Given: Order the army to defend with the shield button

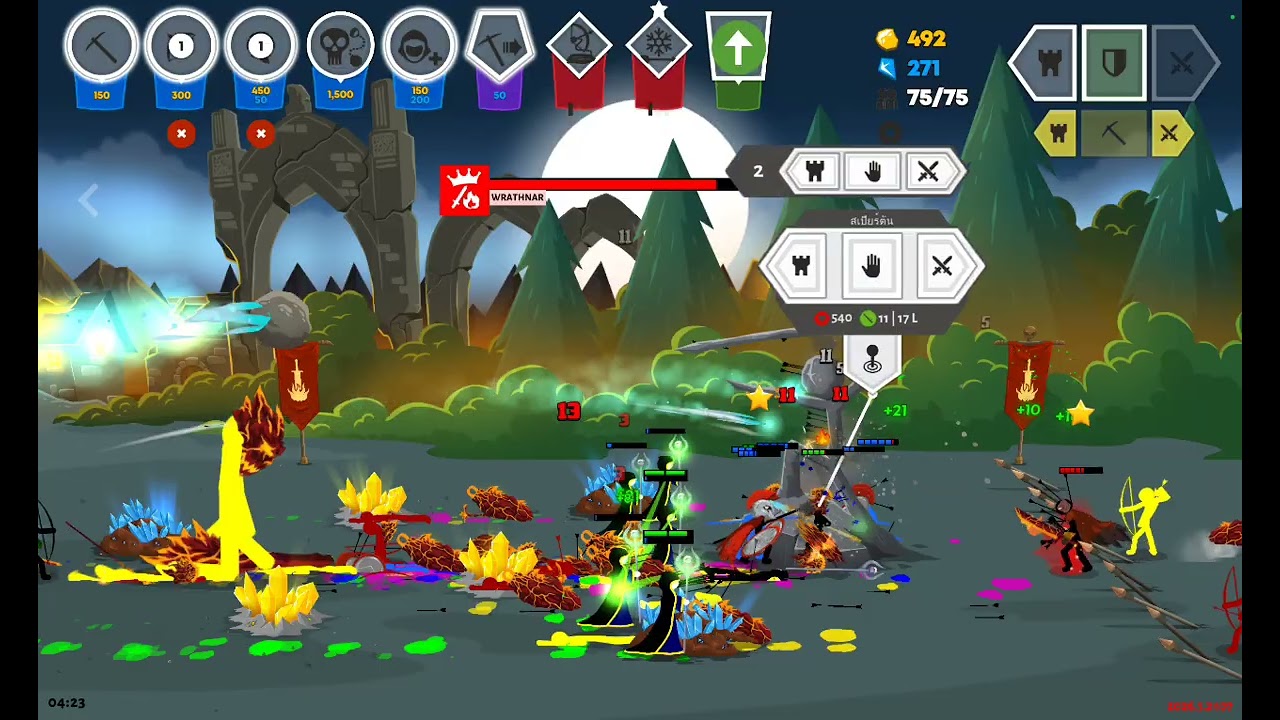Looking at the screenshot, I should pyautogui.click(x=1114, y=64).
